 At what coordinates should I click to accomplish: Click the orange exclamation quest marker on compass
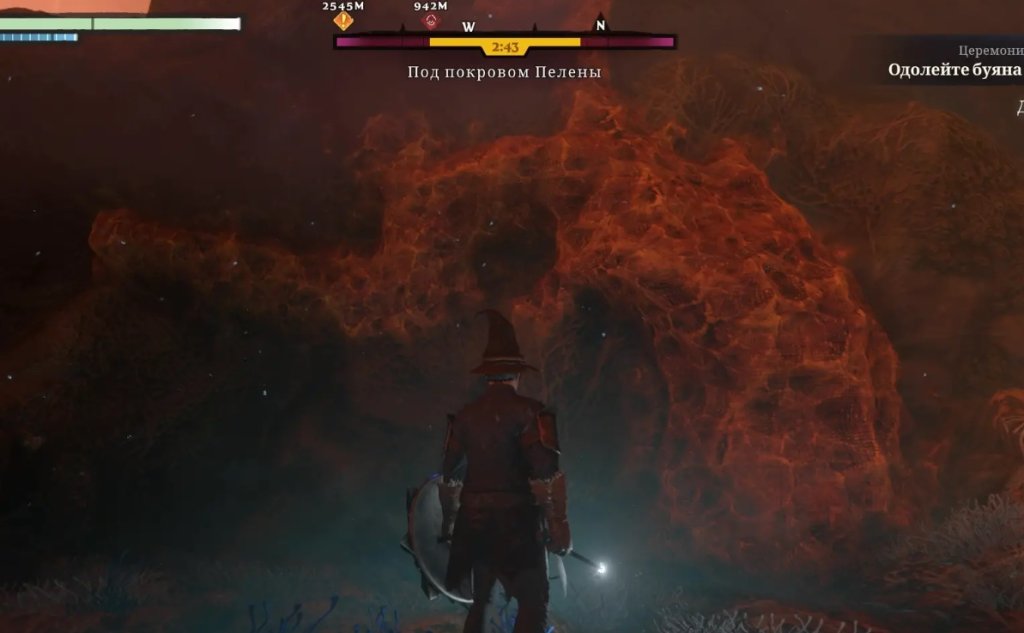pos(344,21)
